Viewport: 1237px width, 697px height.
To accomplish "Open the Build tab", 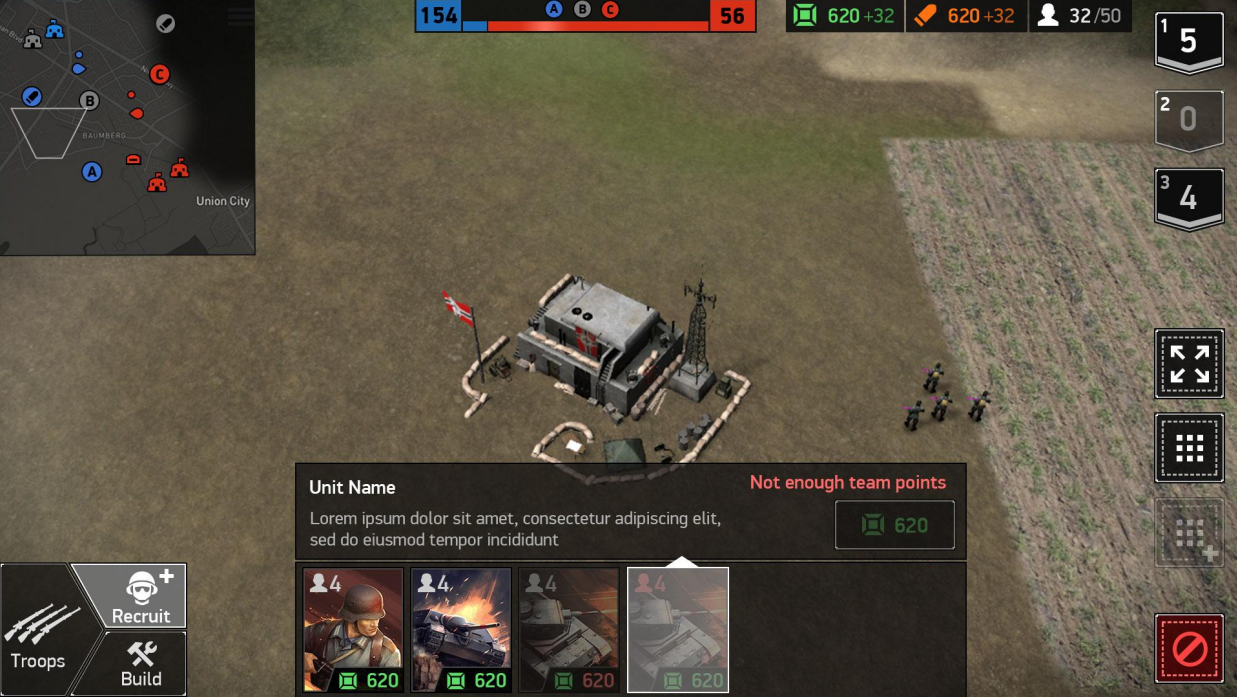I will 140,664.
